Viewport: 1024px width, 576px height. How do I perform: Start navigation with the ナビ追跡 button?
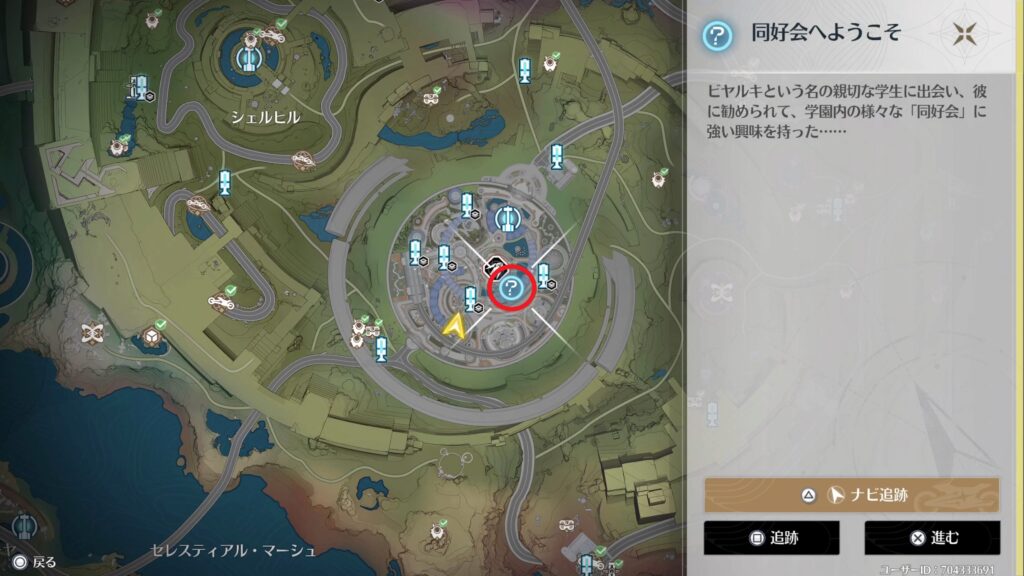pyautogui.click(x=851, y=495)
